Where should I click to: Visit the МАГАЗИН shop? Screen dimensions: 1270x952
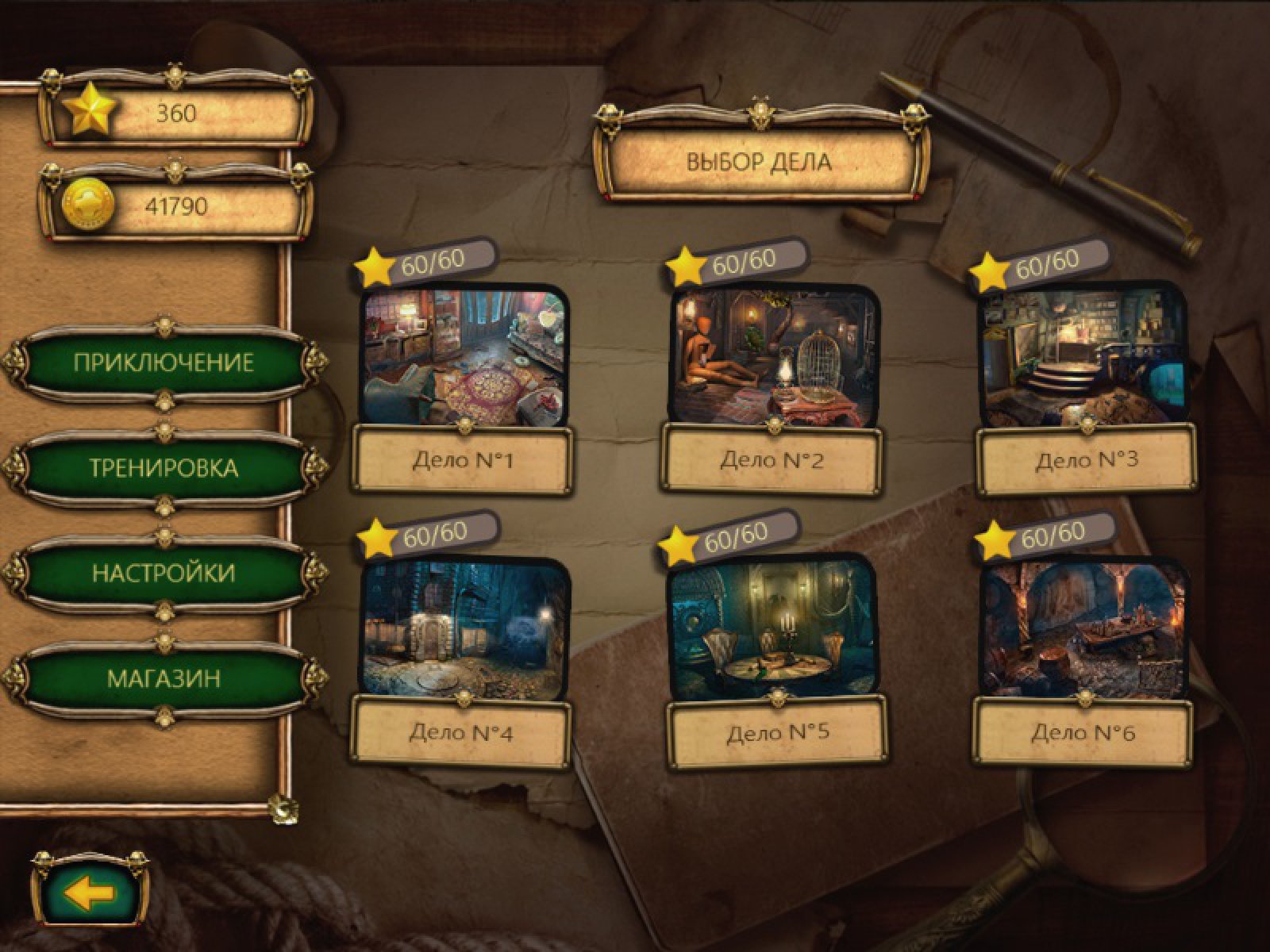[x=164, y=678]
